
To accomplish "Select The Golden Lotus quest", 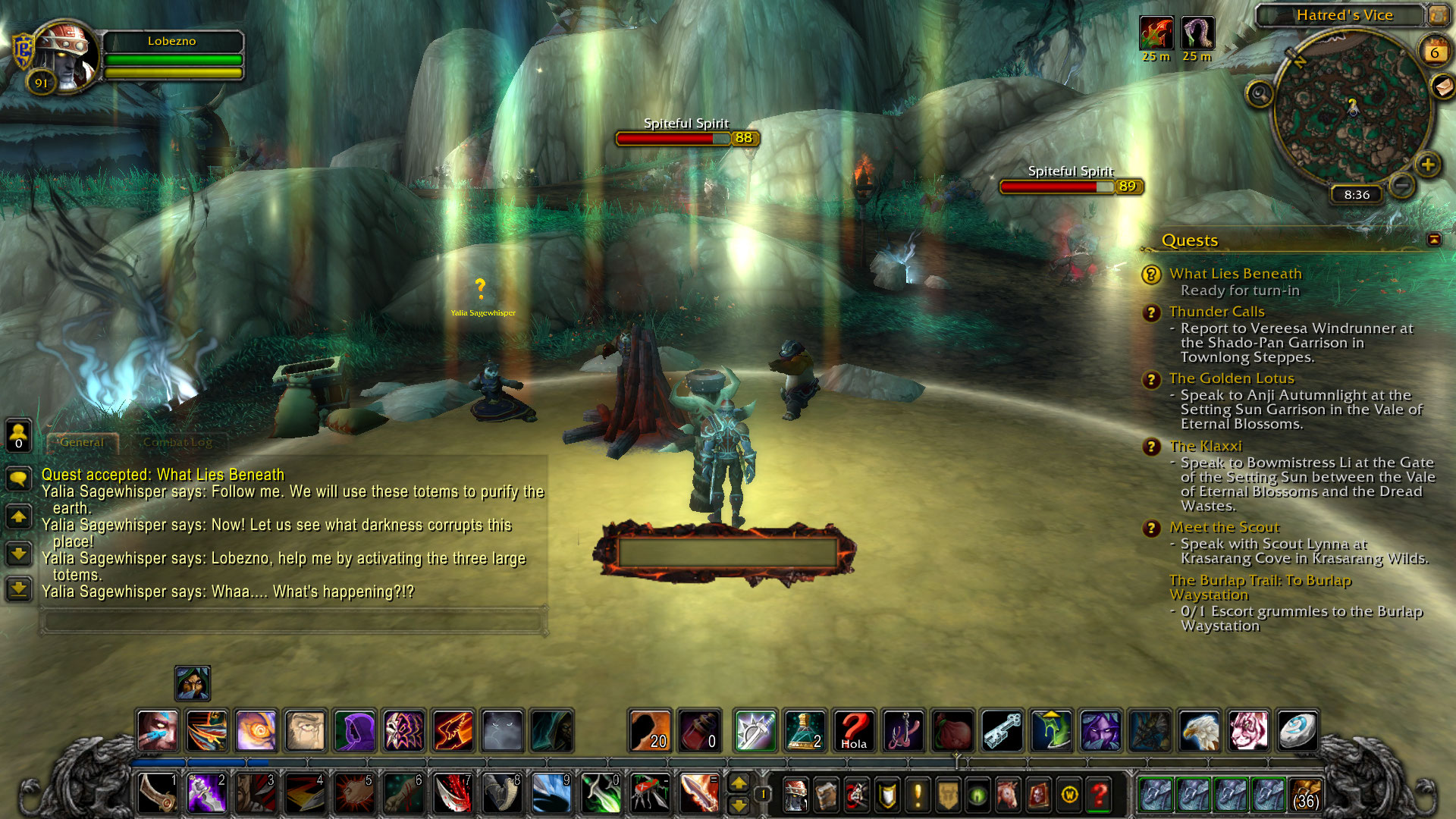I will pos(1231,378).
